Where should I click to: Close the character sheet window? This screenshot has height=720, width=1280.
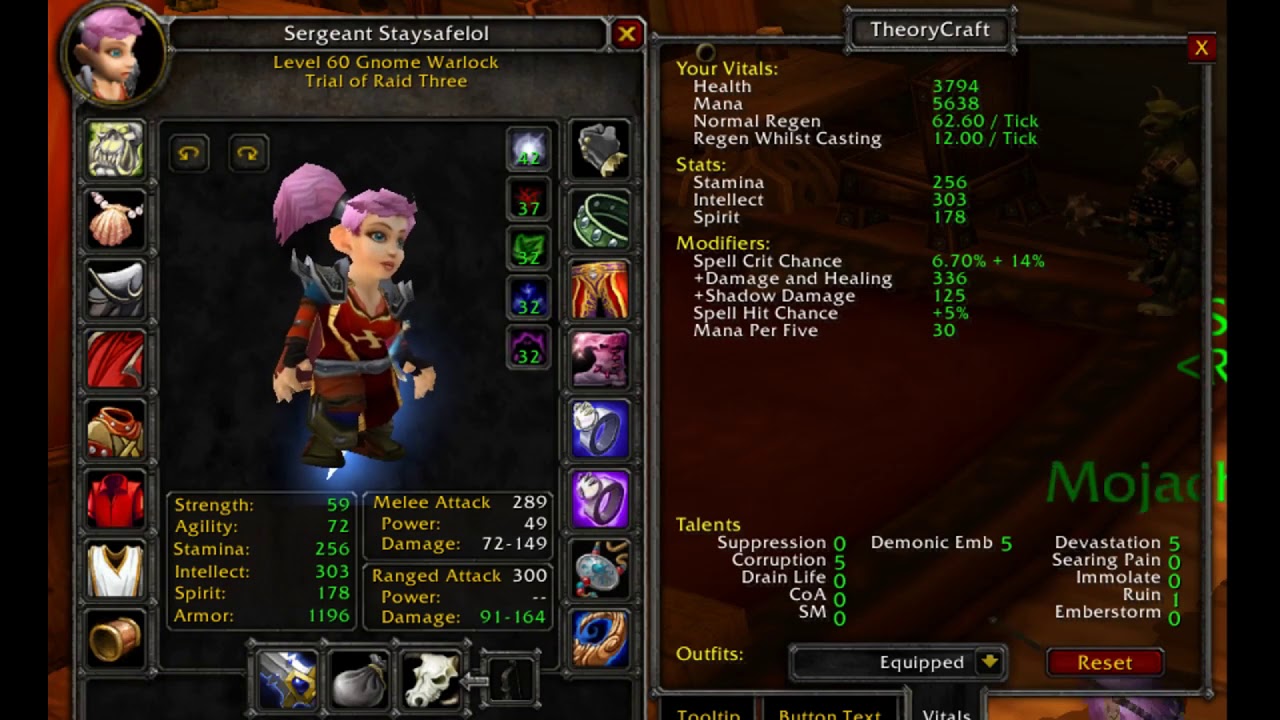click(x=627, y=35)
